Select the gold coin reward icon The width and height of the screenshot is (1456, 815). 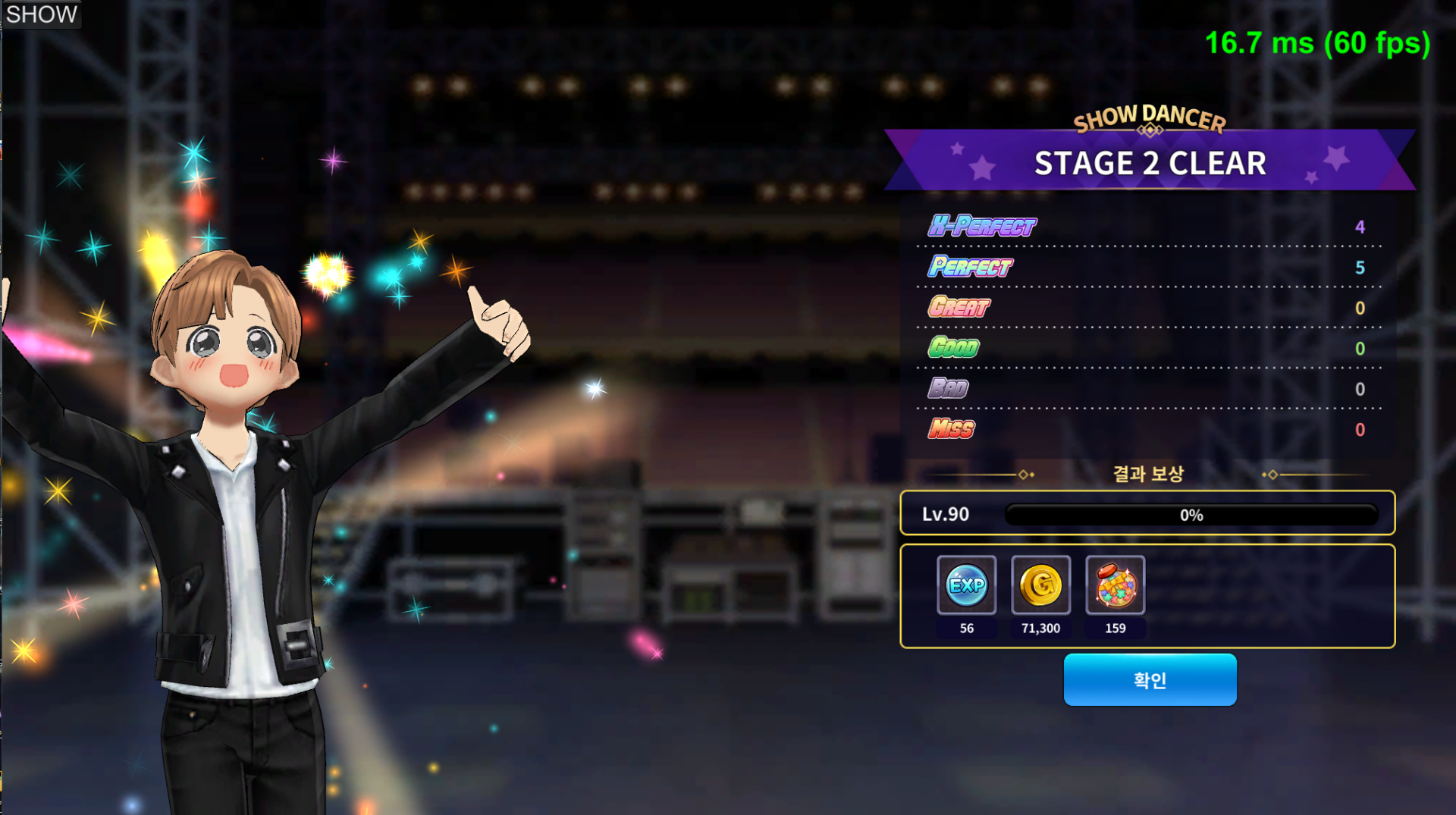tap(1040, 585)
